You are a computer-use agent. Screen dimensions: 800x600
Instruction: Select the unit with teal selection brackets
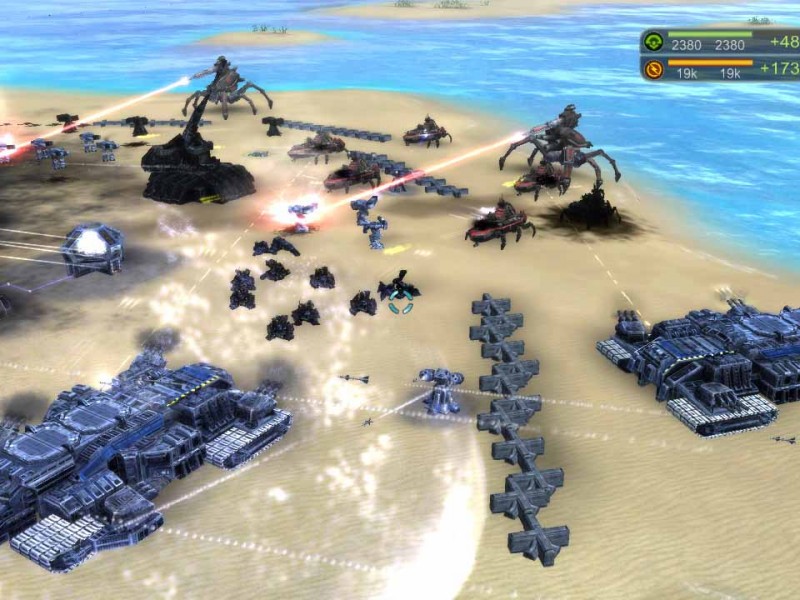pos(400,291)
